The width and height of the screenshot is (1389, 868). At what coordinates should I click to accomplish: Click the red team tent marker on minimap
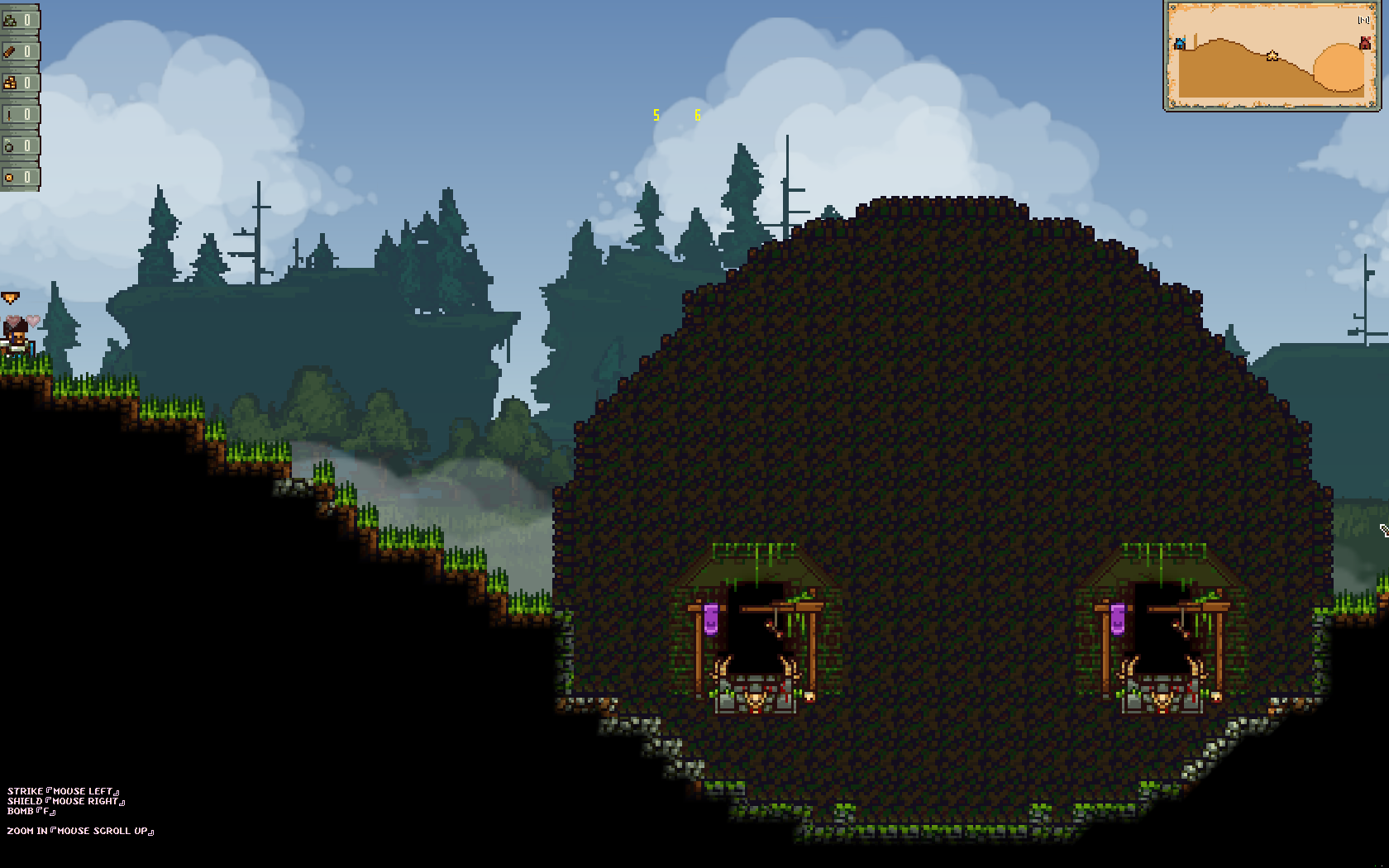point(1364,42)
